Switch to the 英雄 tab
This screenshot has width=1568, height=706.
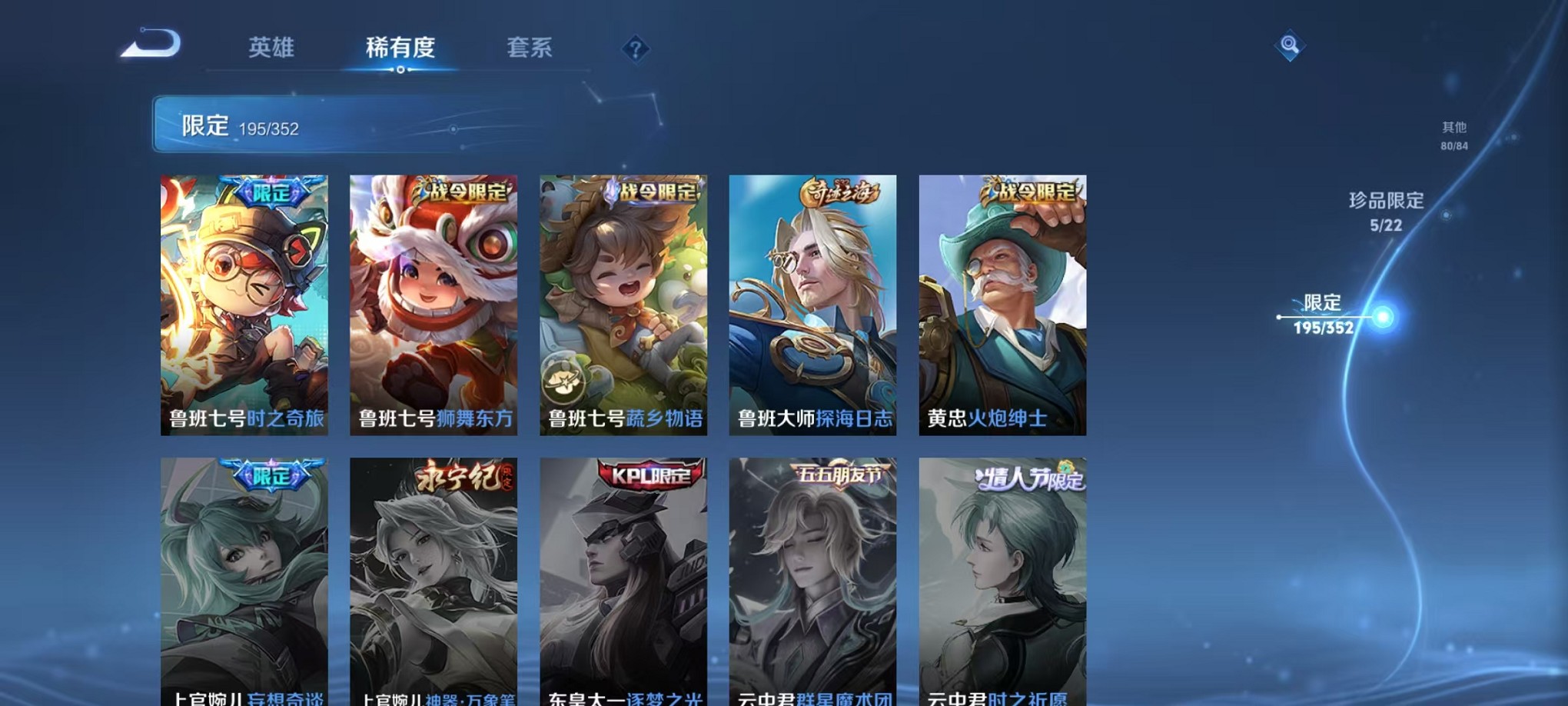(271, 48)
